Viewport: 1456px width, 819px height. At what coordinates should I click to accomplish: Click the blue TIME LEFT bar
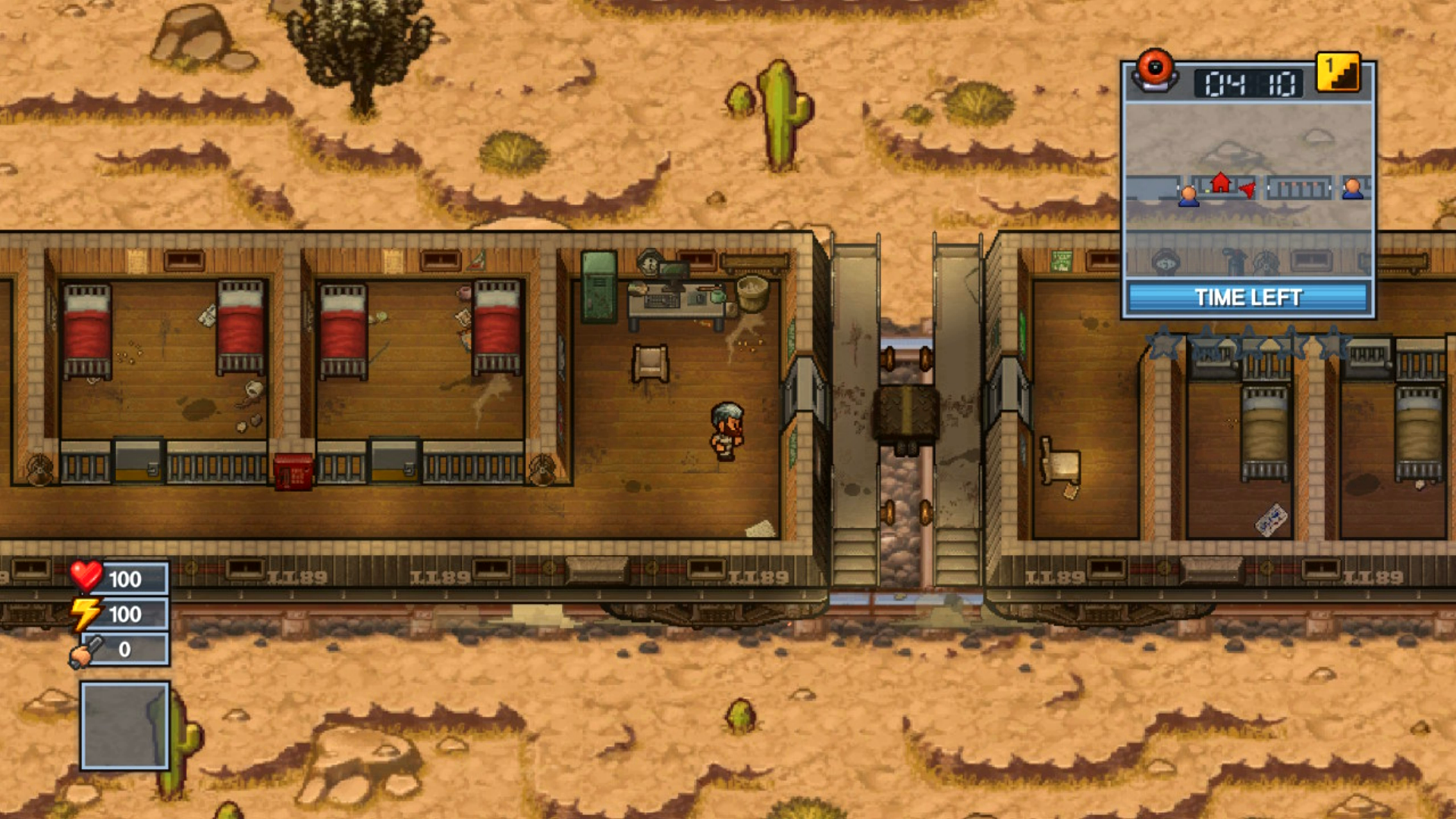click(1248, 297)
